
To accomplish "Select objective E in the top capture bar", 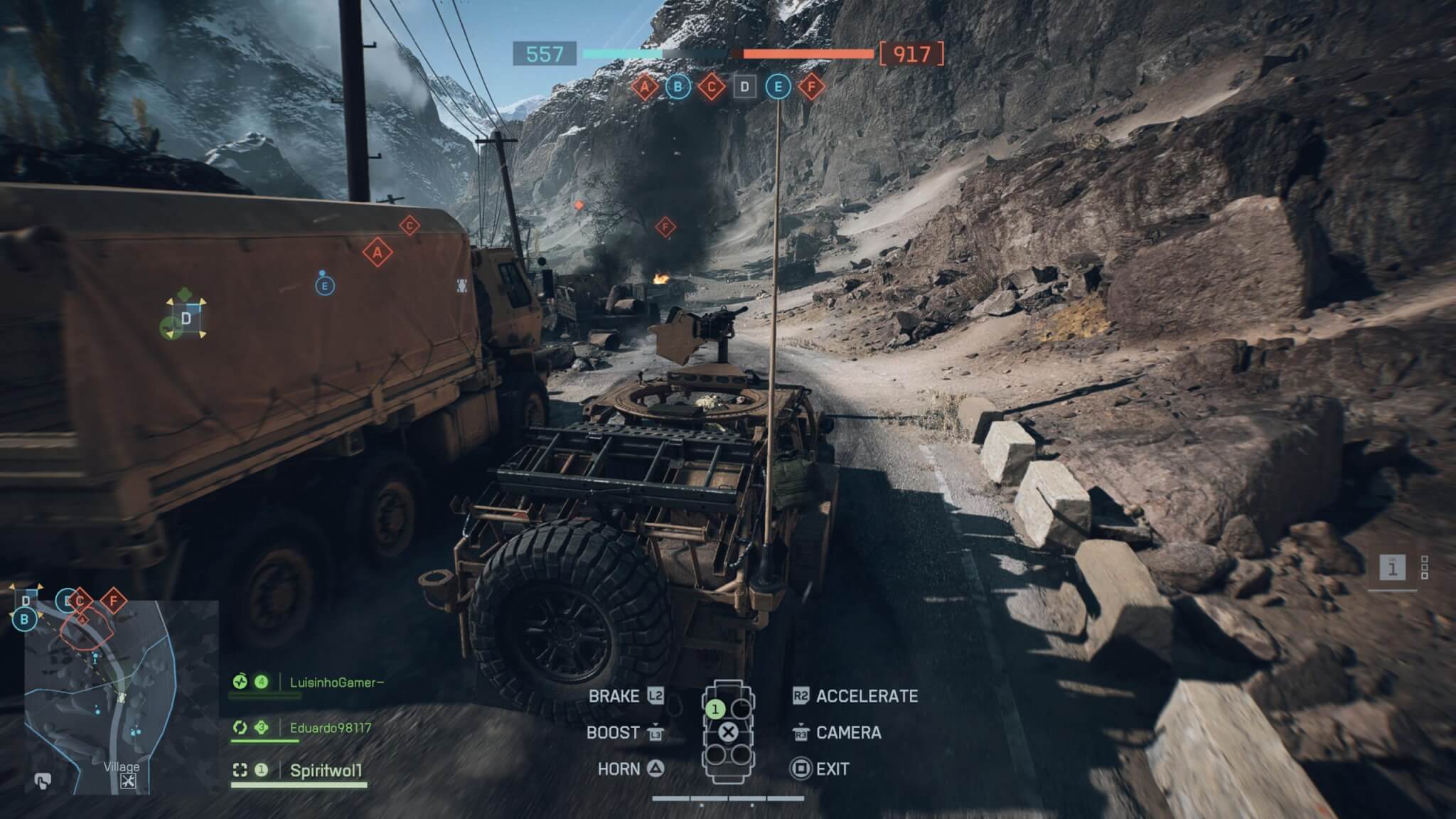I will point(778,87).
